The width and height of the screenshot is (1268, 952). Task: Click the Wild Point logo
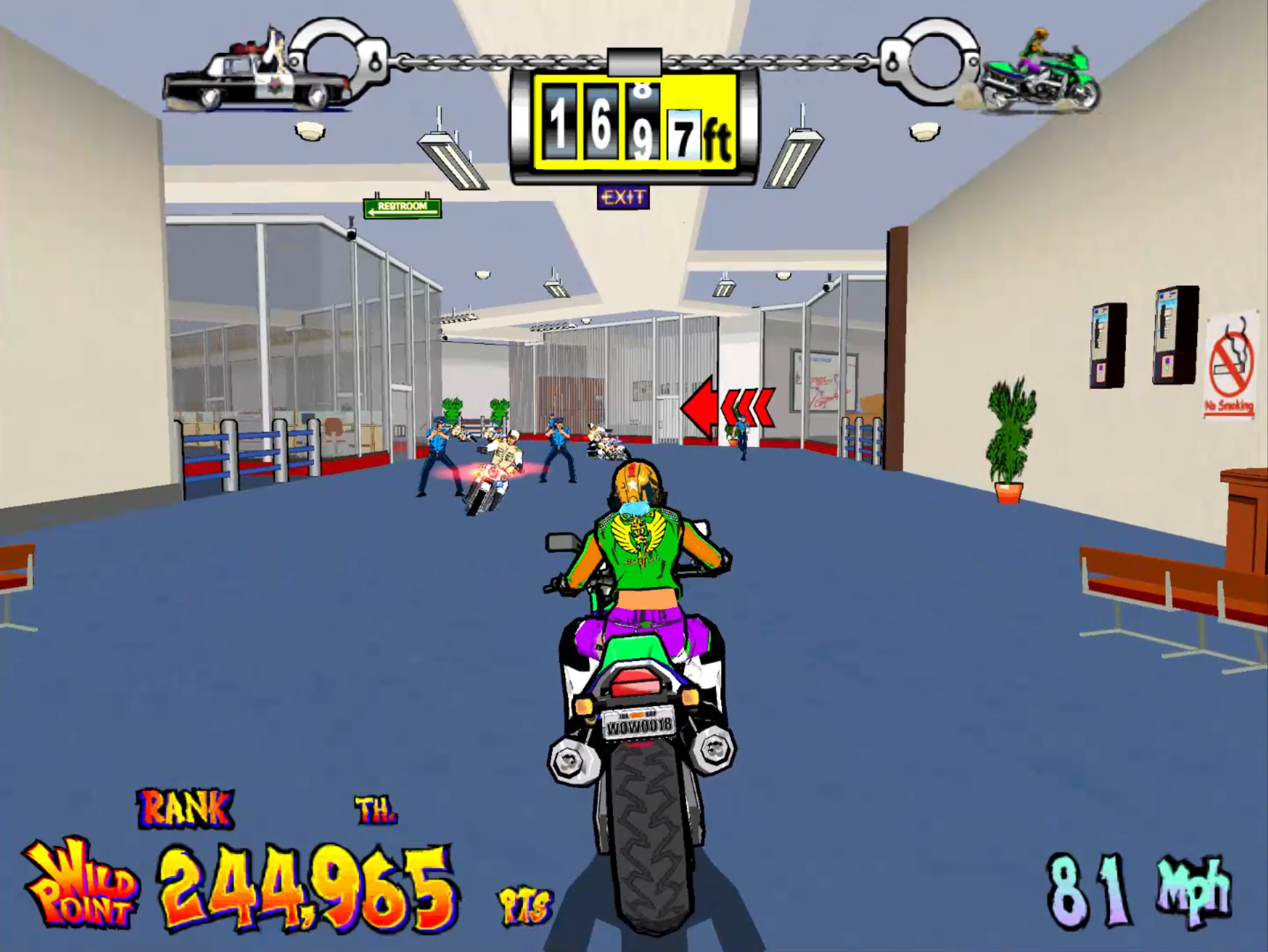pyautogui.click(x=81, y=884)
